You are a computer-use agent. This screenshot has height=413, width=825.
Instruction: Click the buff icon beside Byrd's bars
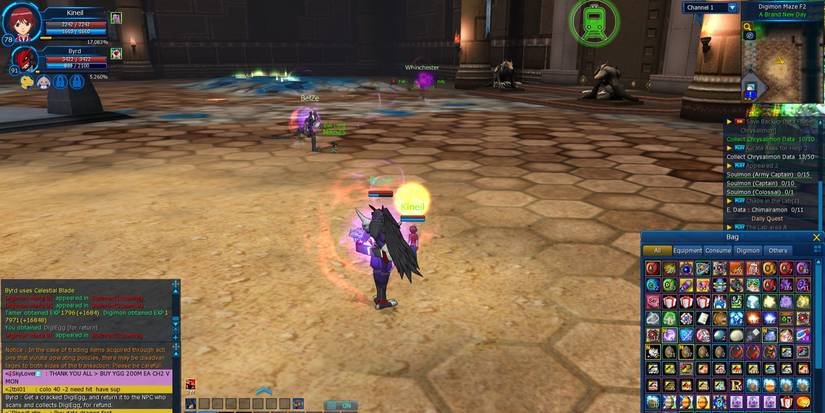pyautogui.click(x=116, y=53)
